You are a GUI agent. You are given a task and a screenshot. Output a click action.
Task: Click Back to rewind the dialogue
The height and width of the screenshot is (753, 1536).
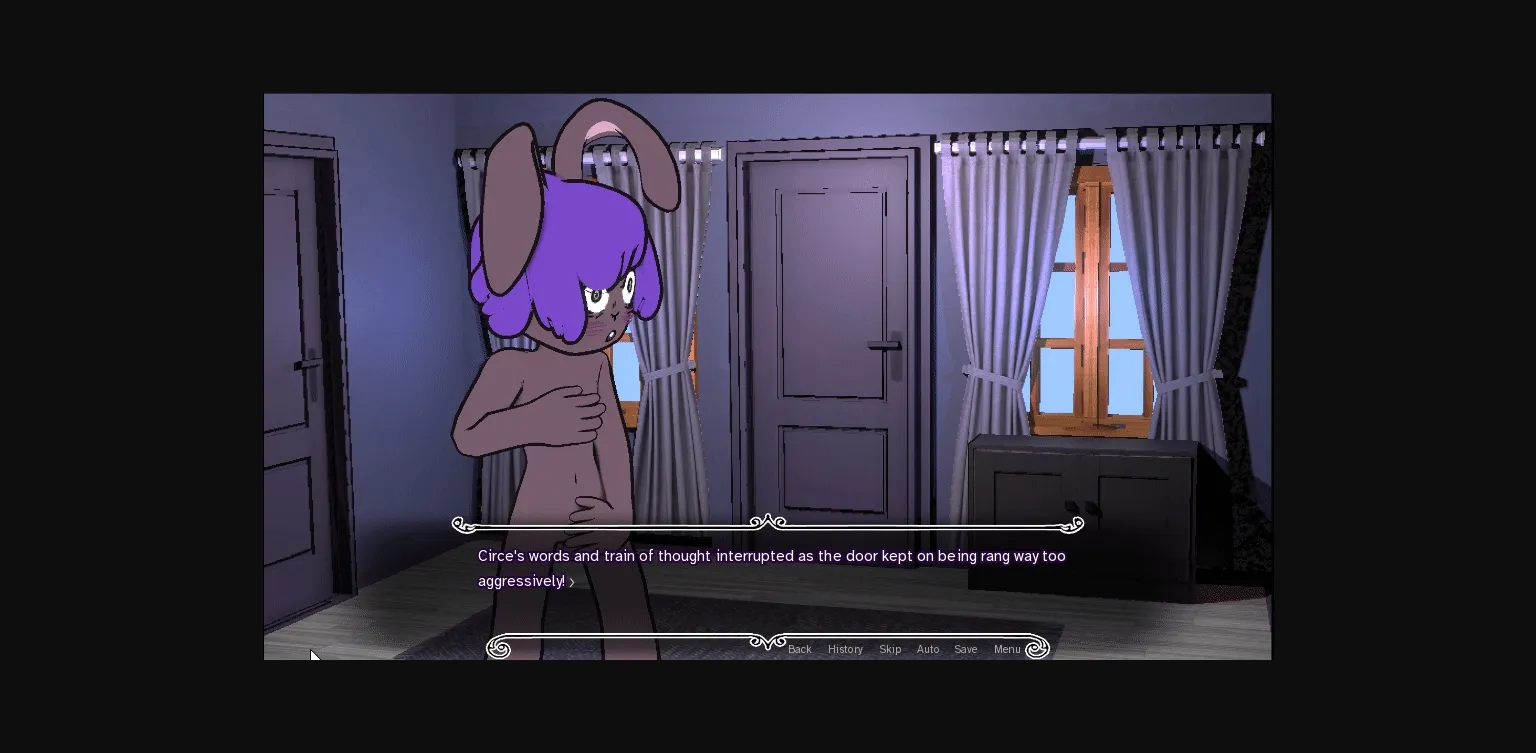799,649
